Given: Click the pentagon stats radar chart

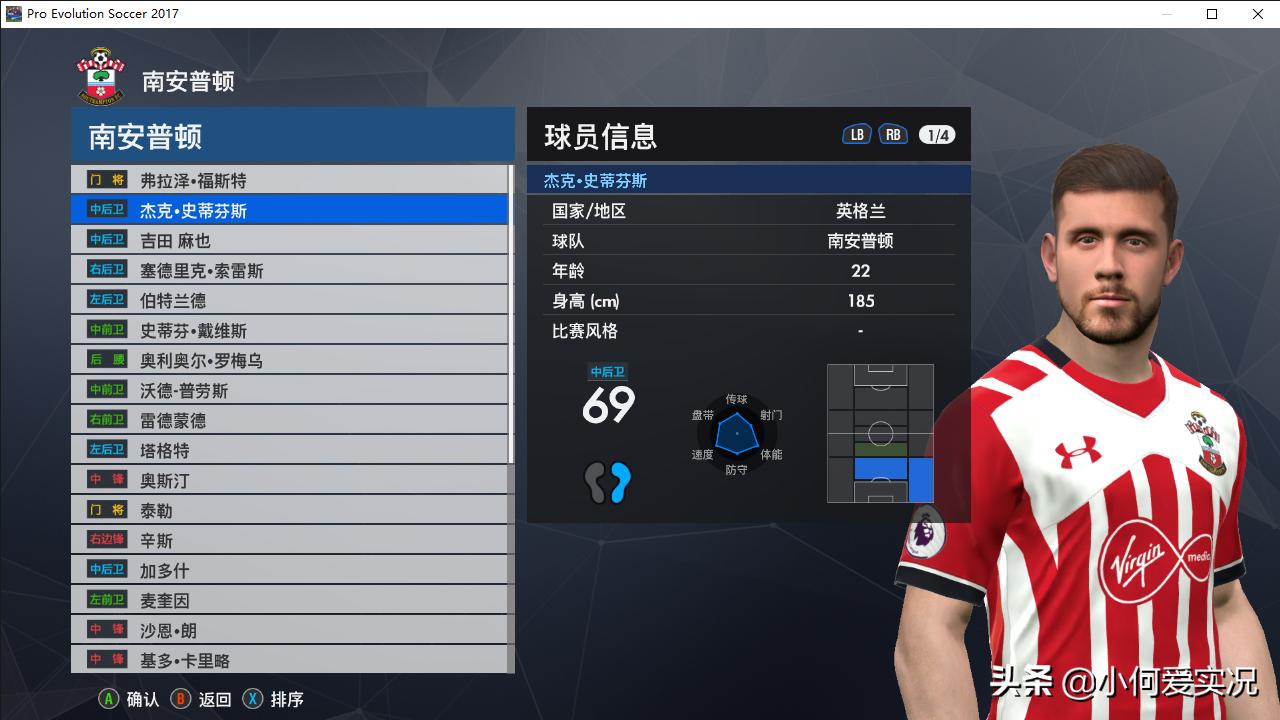Looking at the screenshot, I should tap(737, 435).
